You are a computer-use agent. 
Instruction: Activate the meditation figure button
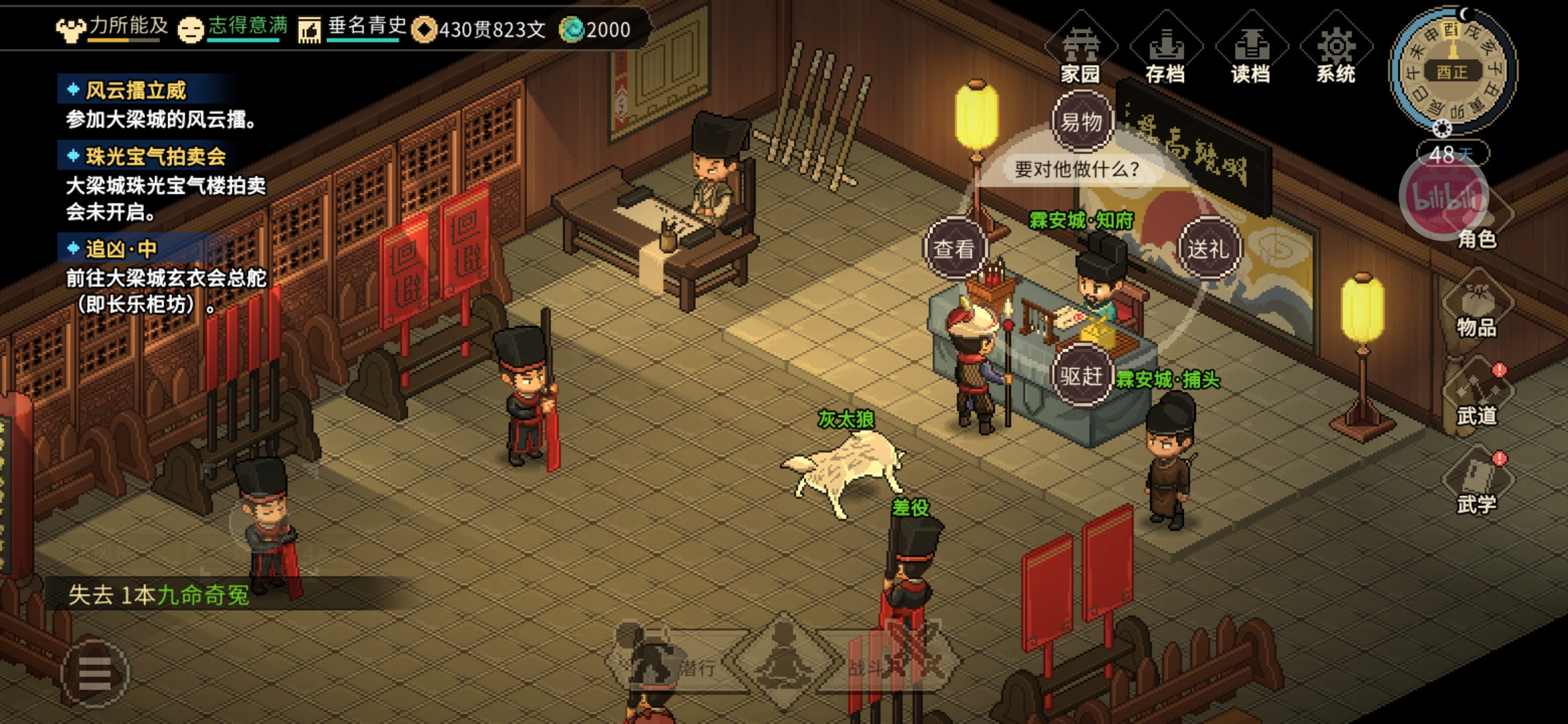tap(783, 660)
